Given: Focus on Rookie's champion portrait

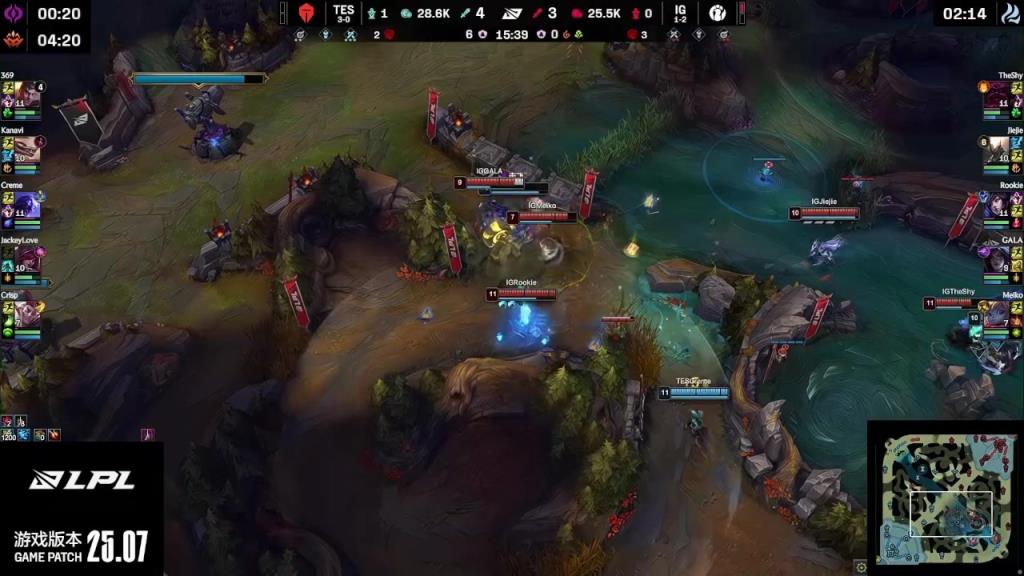Looking at the screenshot, I should [997, 205].
